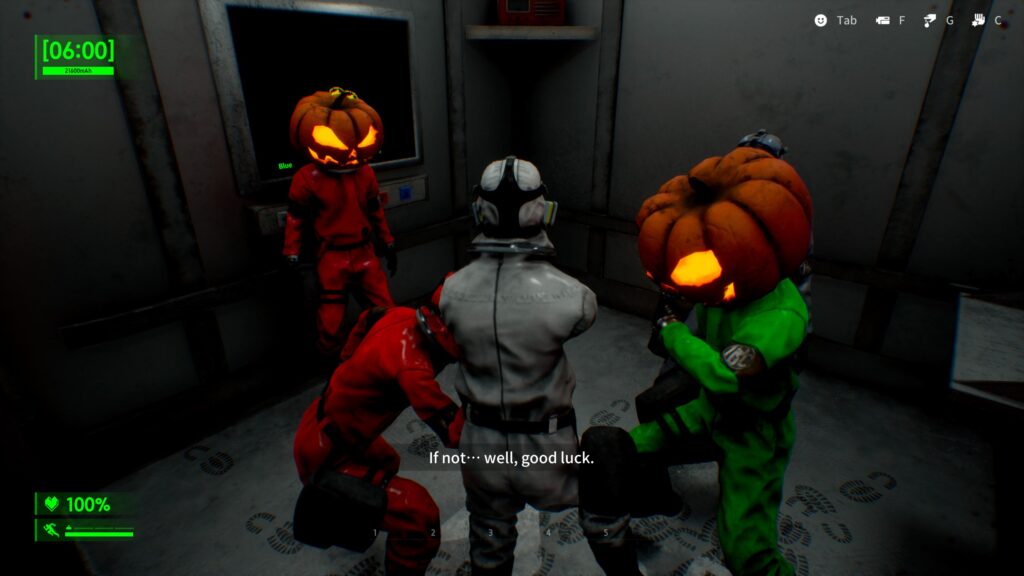Click the flashlight icon beside F
Viewport: 1024px width, 576px height.
[x=882, y=20]
